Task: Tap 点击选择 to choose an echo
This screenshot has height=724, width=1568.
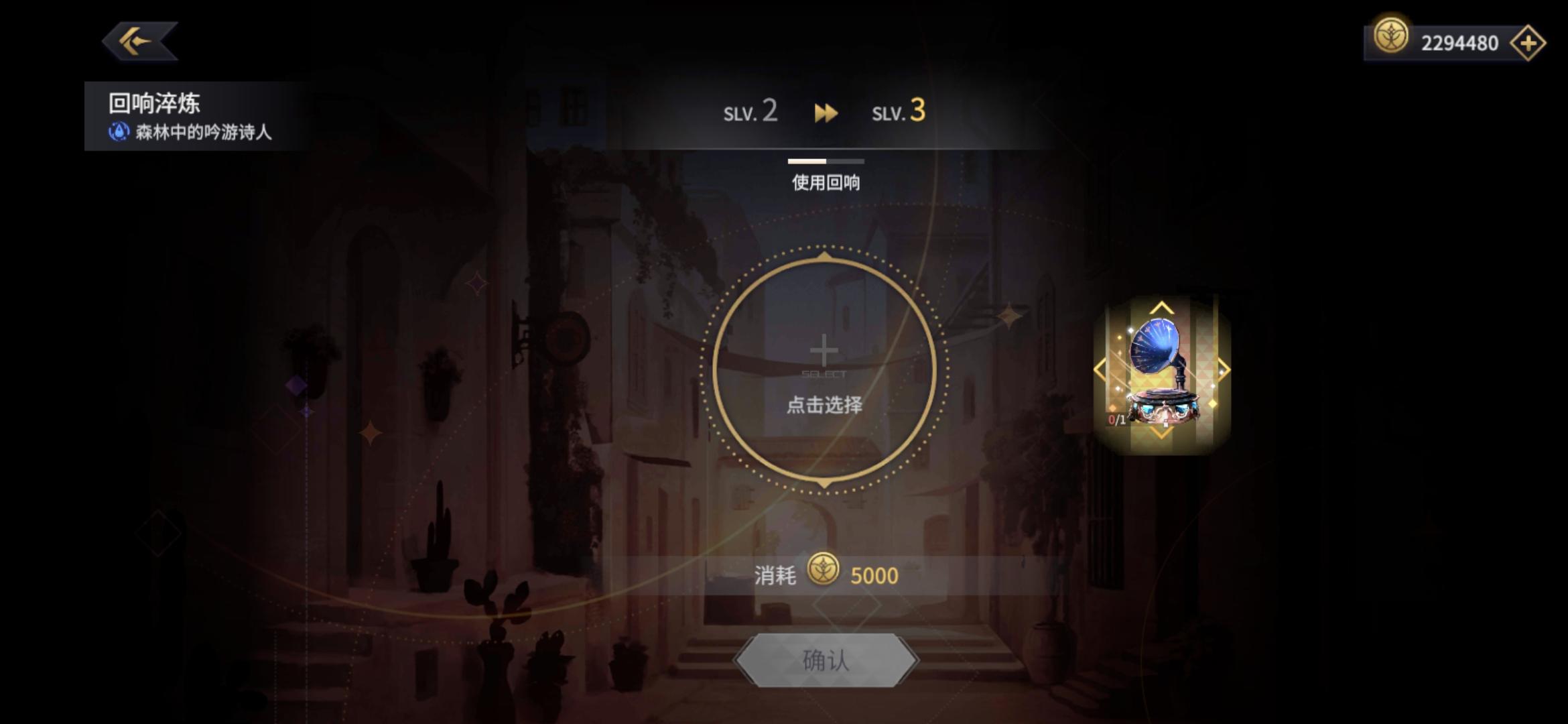Action: click(x=824, y=405)
